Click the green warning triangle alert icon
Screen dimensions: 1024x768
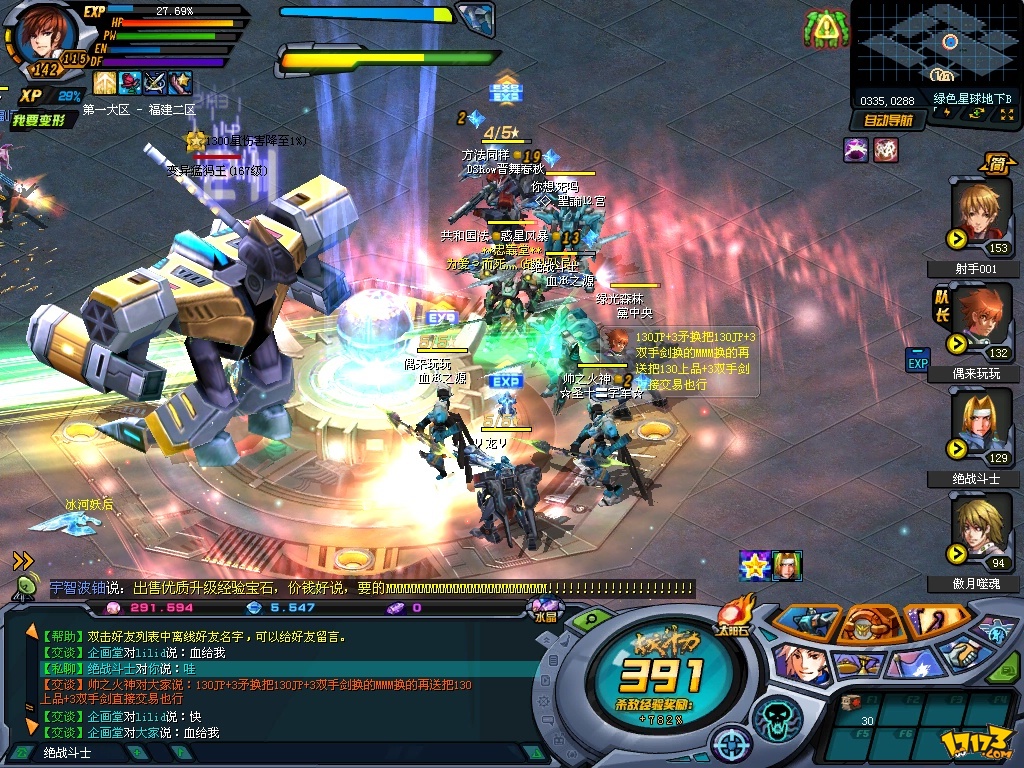point(825,30)
